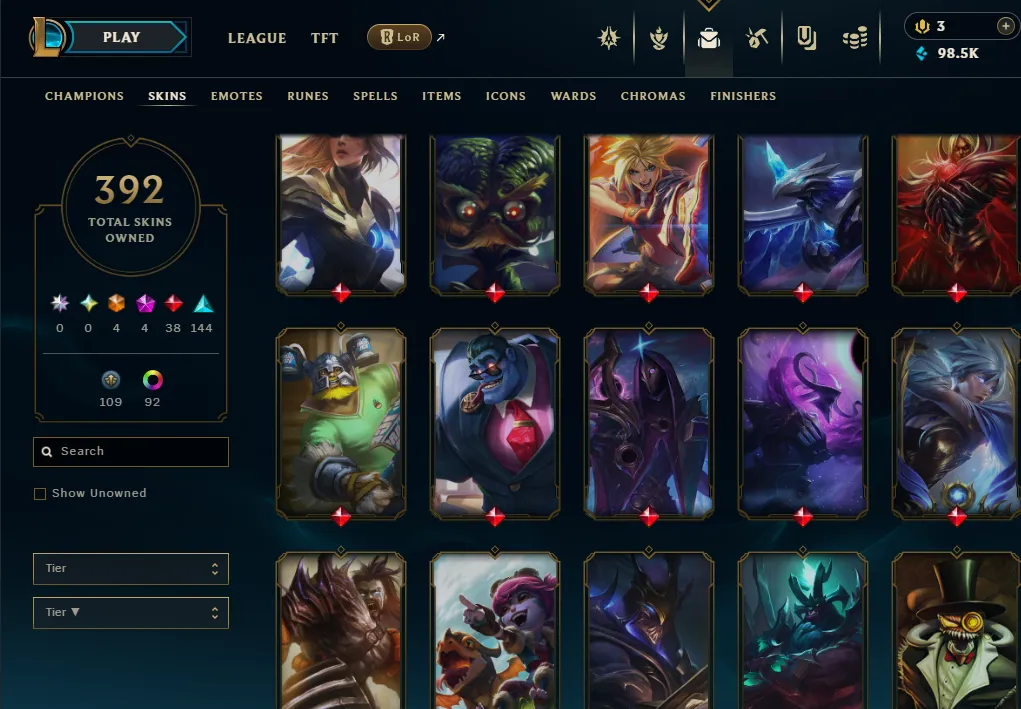The height and width of the screenshot is (709, 1021).
Task: Choose the blue ice bird skin
Action: coord(803,212)
